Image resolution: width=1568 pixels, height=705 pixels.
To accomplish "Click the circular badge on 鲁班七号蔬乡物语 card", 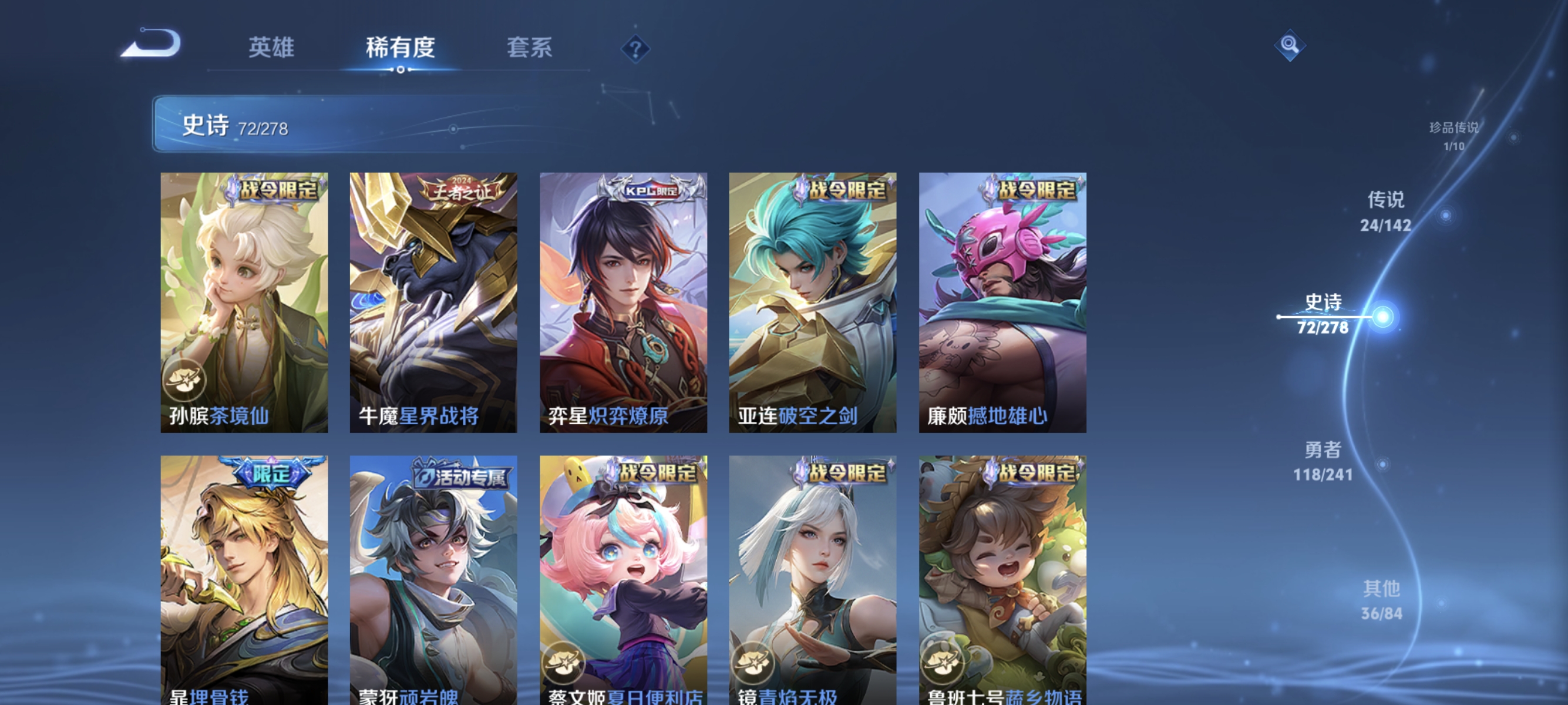I will 945,664.
